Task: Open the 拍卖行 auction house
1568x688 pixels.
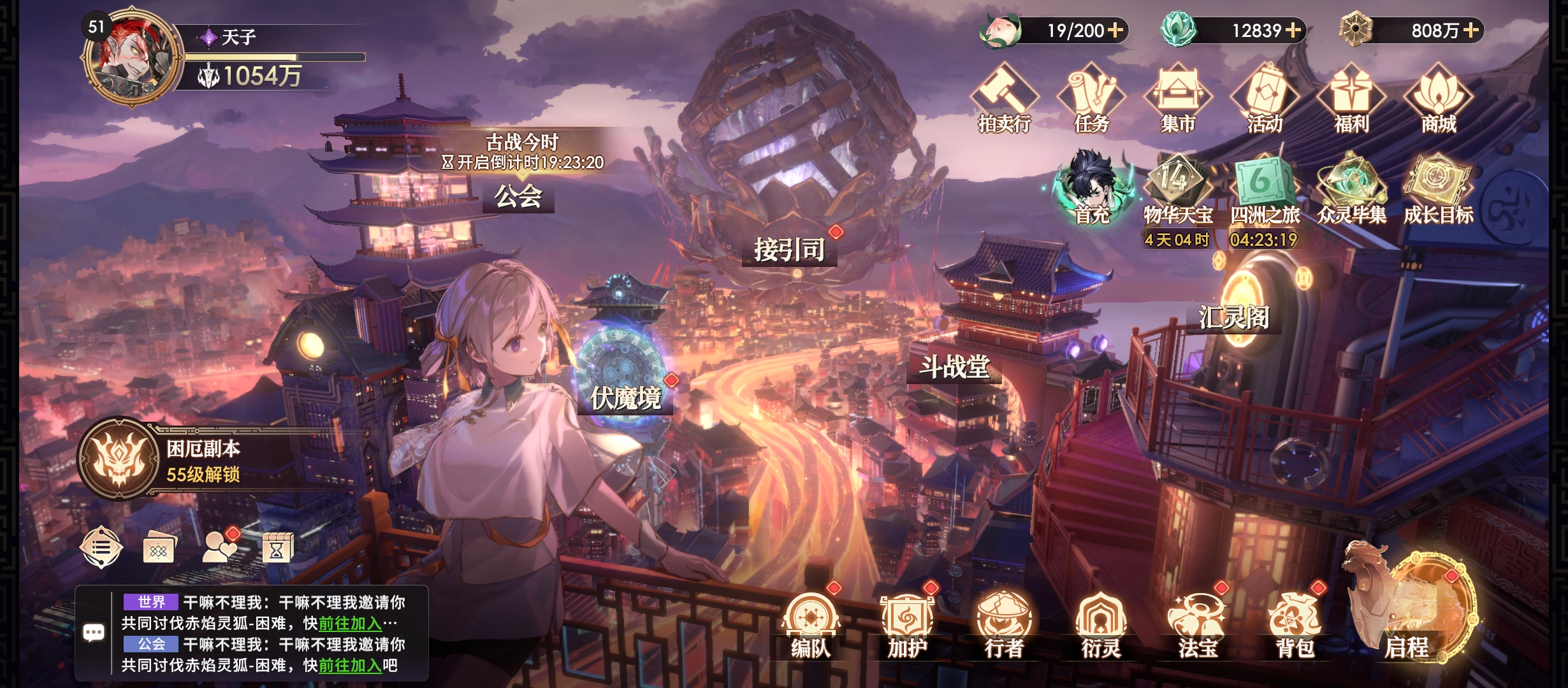Action: coord(1005,99)
